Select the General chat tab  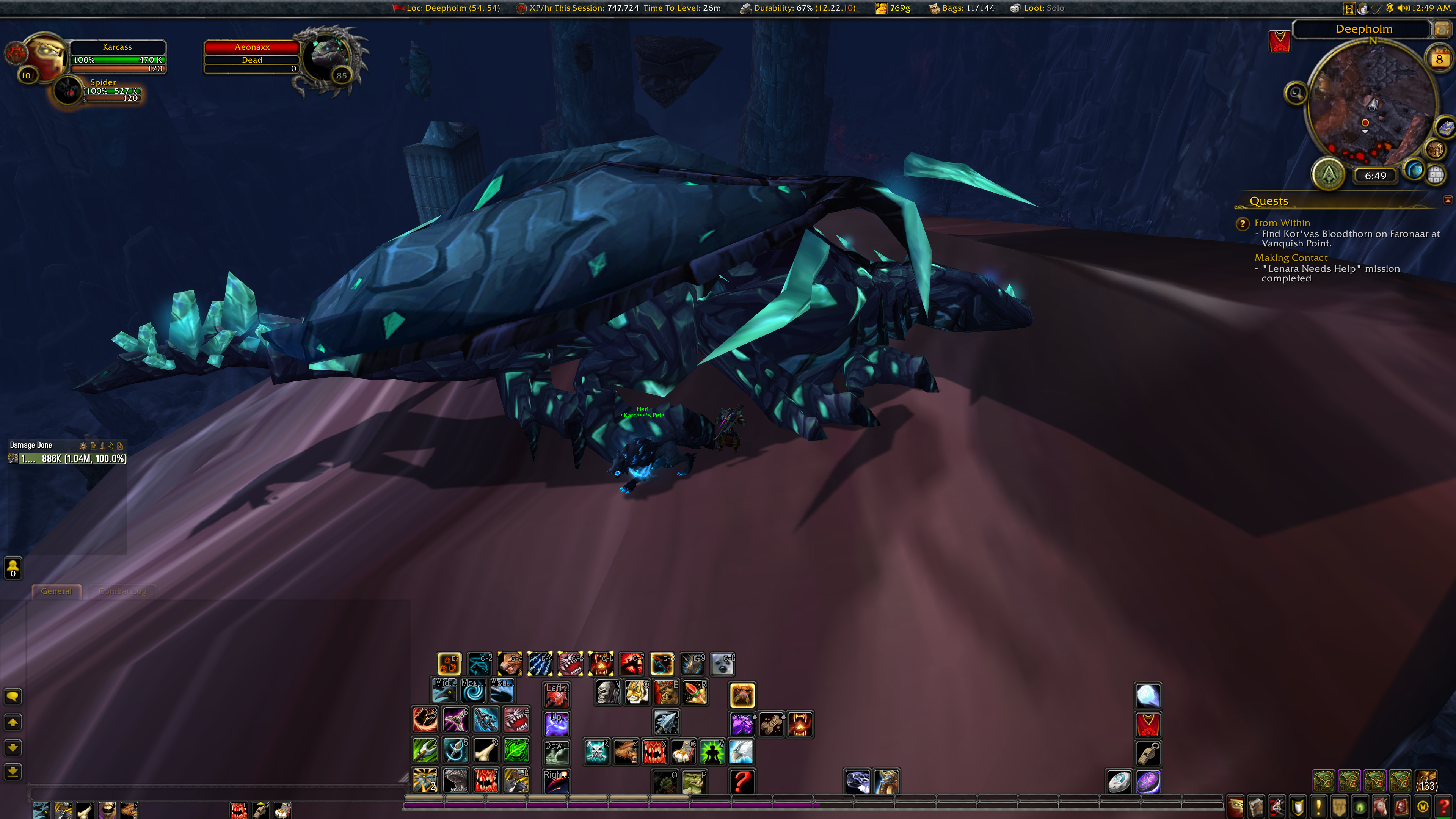tap(56, 591)
